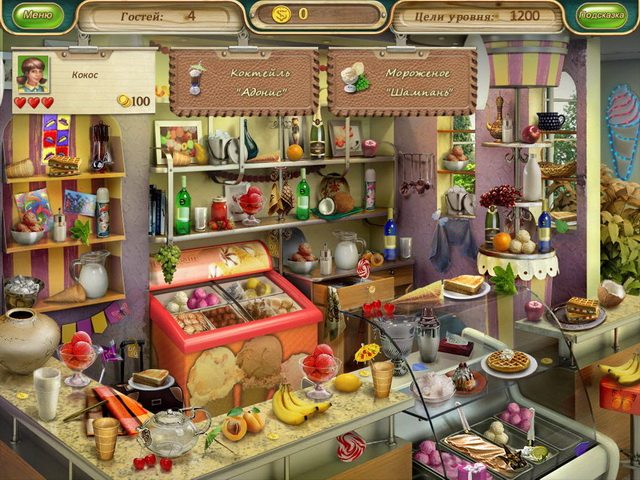Open the Меню menu
Image resolution: width=640 pixels, height=480 pixels.
click(x=36, y=15)
